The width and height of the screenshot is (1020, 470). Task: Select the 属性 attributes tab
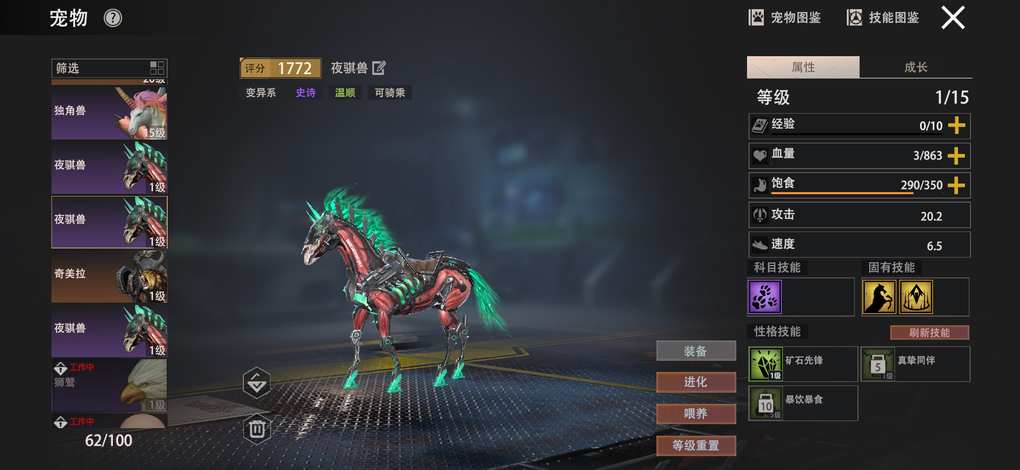pos(803,67)
